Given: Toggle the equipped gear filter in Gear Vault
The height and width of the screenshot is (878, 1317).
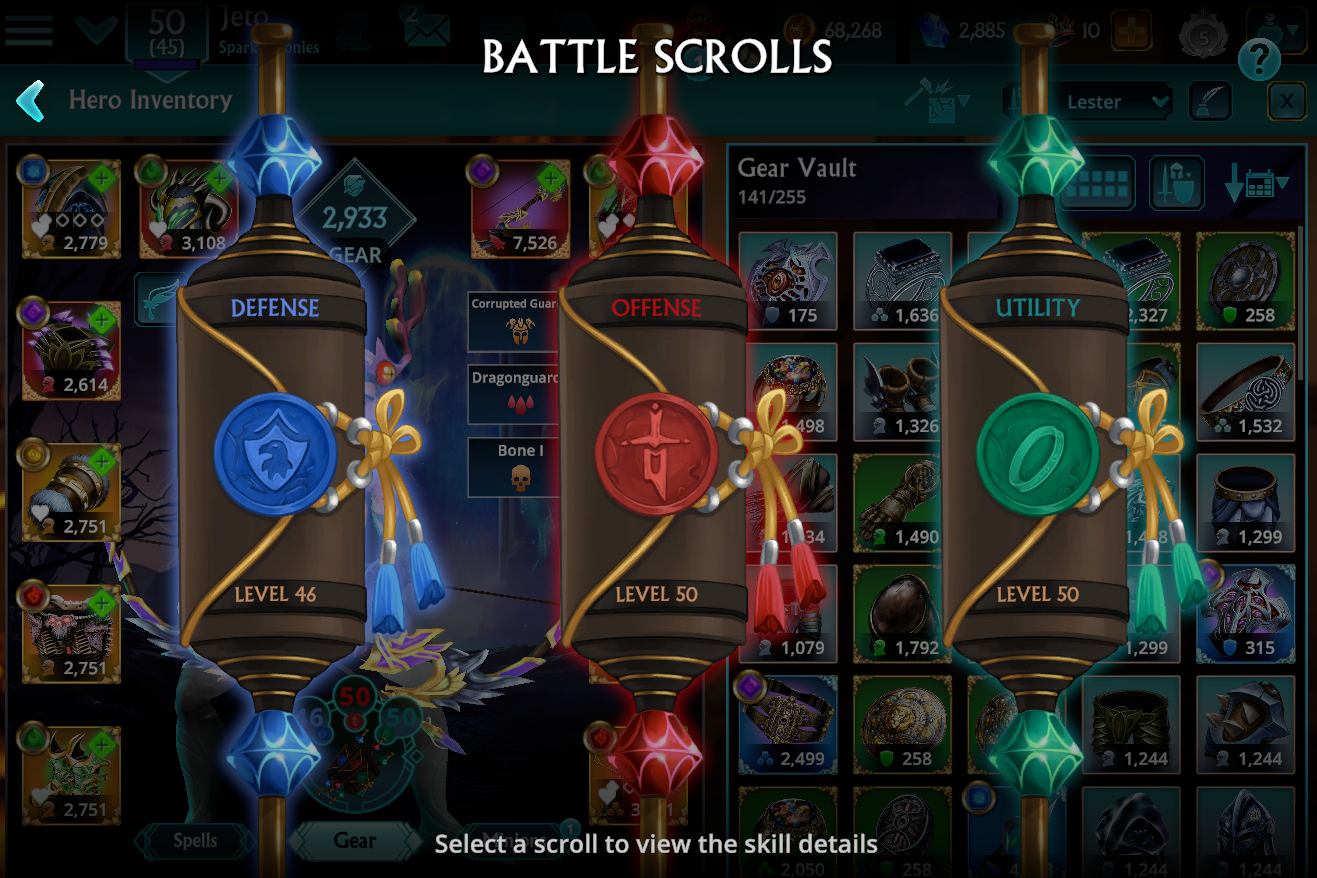Looking at the screenshot, I should pyautogui.click(x=1177, y=184).
